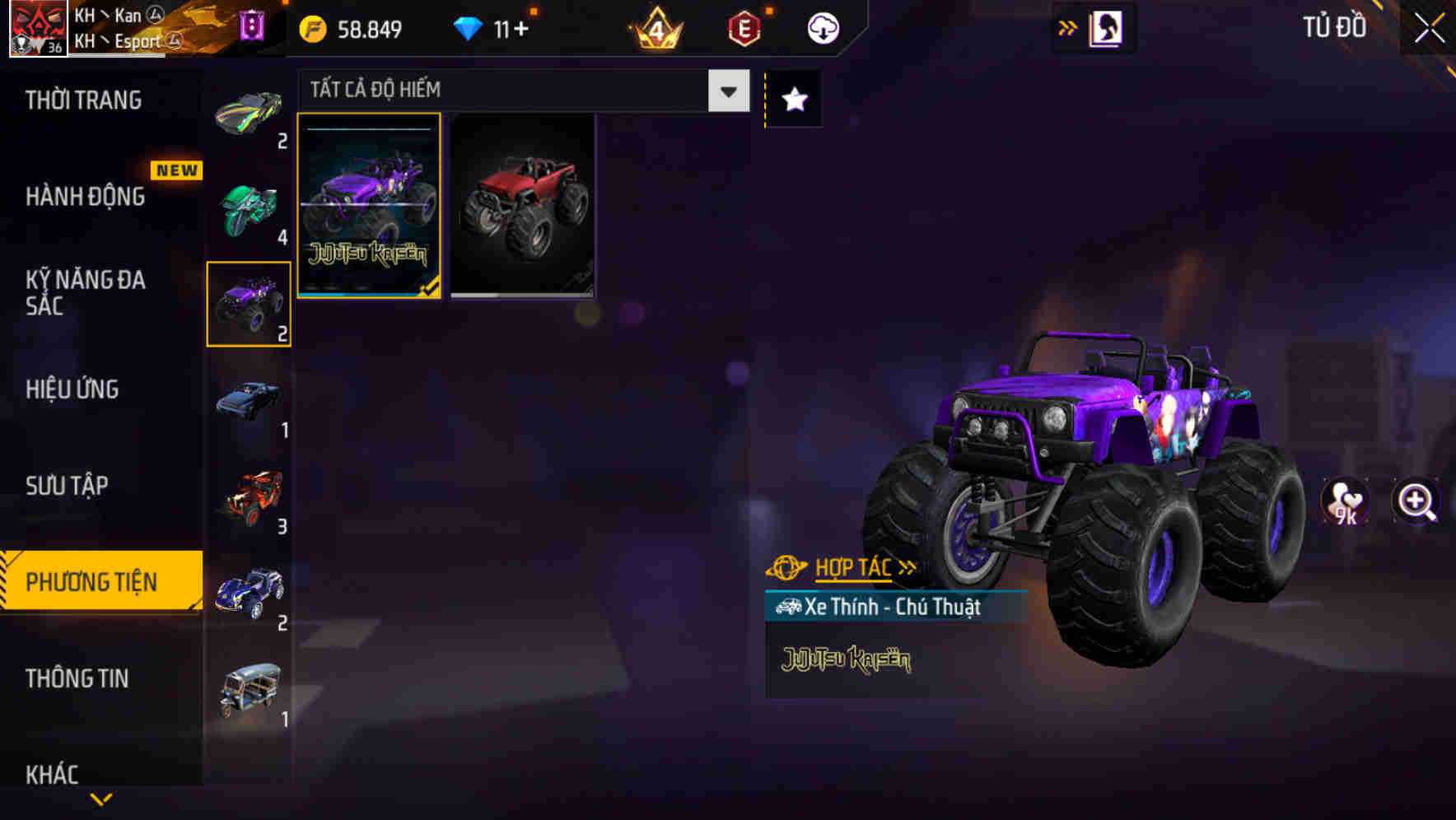The width and height of the screenshot is (1456, 820).
Task: Click the double-arrow icon left of character preview
Action: (1068, 27)
